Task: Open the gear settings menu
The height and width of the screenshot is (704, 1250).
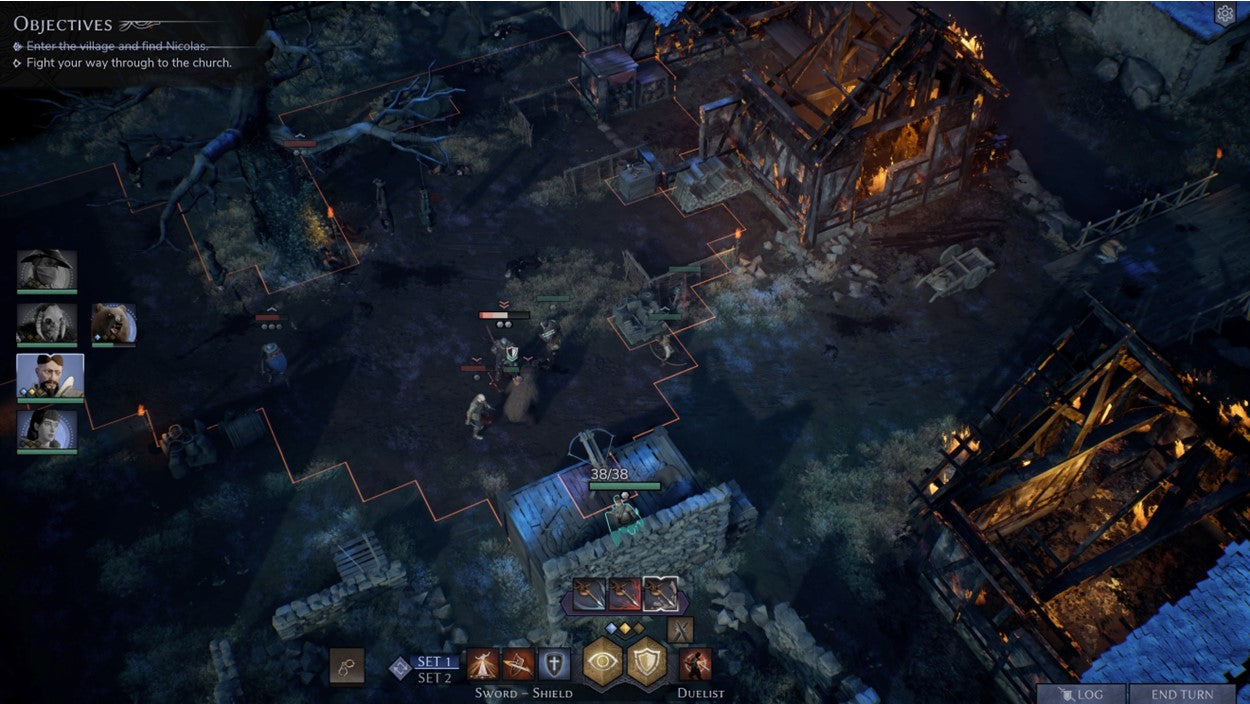Action: pos(1224,14)
